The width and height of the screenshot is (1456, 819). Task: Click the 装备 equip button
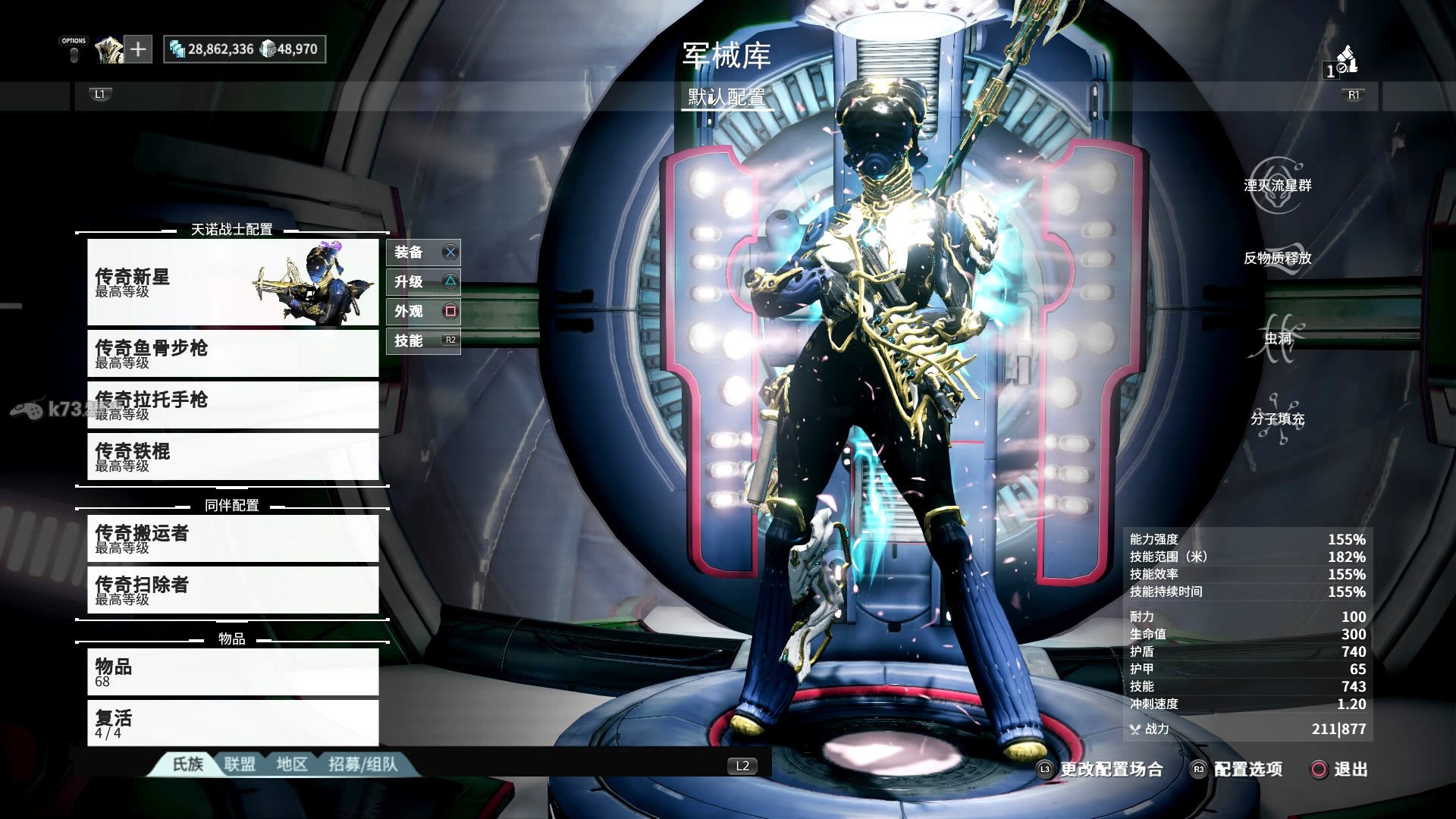(423, 253)
